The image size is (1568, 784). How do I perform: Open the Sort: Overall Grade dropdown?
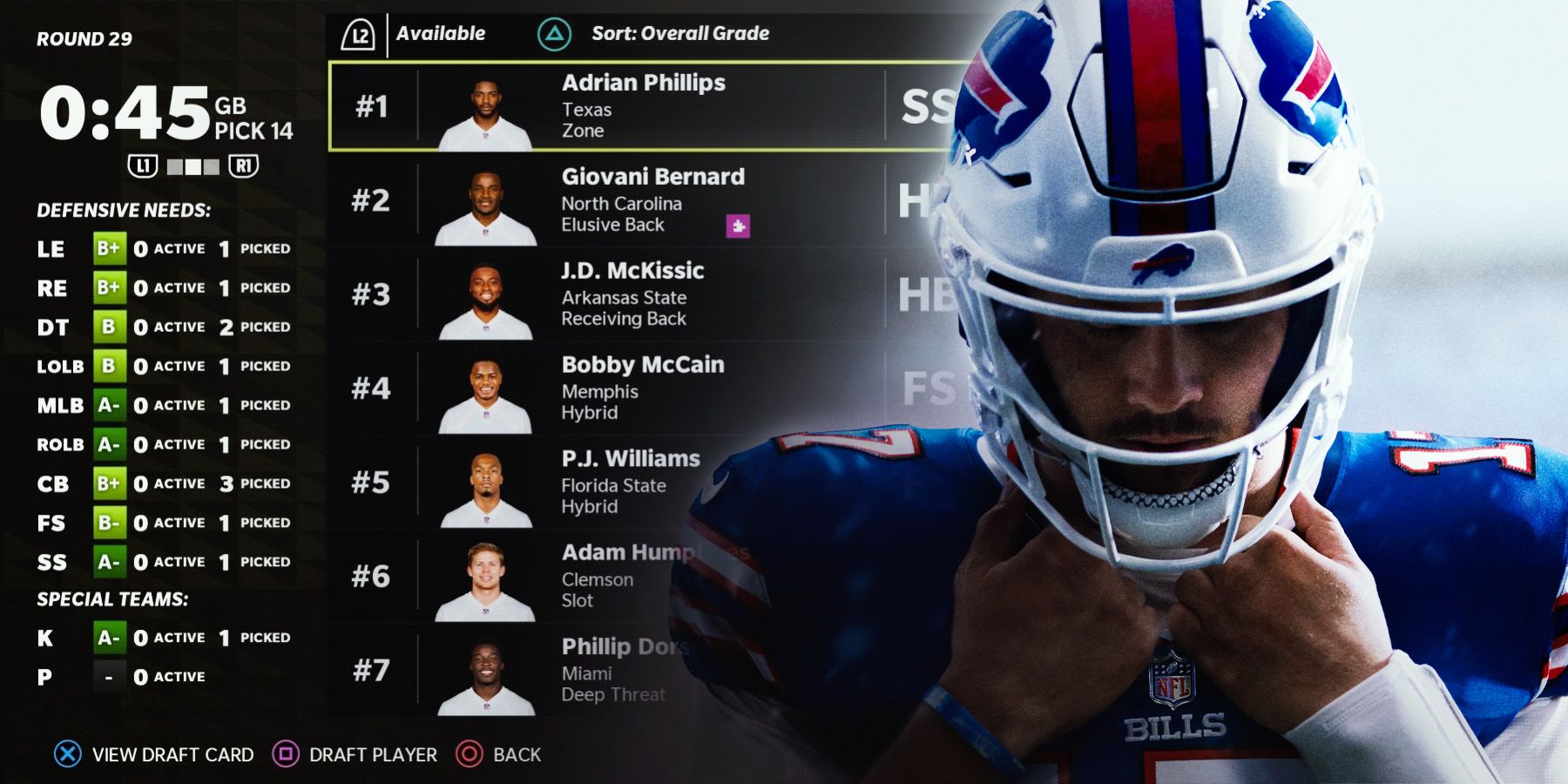(x=685, y=34)
